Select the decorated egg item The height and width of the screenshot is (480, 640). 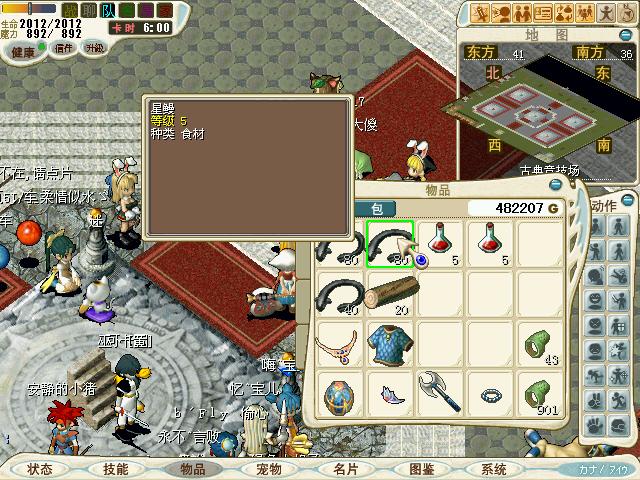(x=338, y=393)
